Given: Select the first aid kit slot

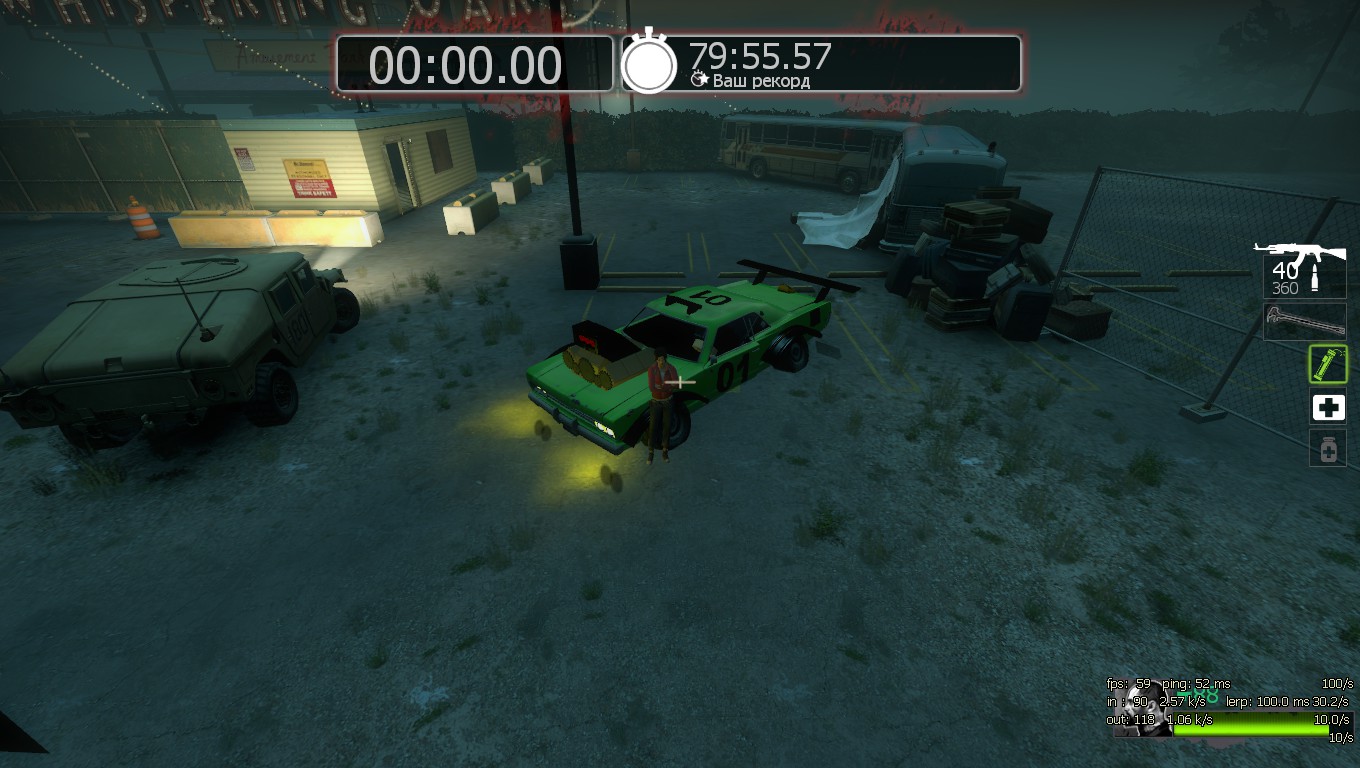Looking at the screenshot, I should point(1328,407).
